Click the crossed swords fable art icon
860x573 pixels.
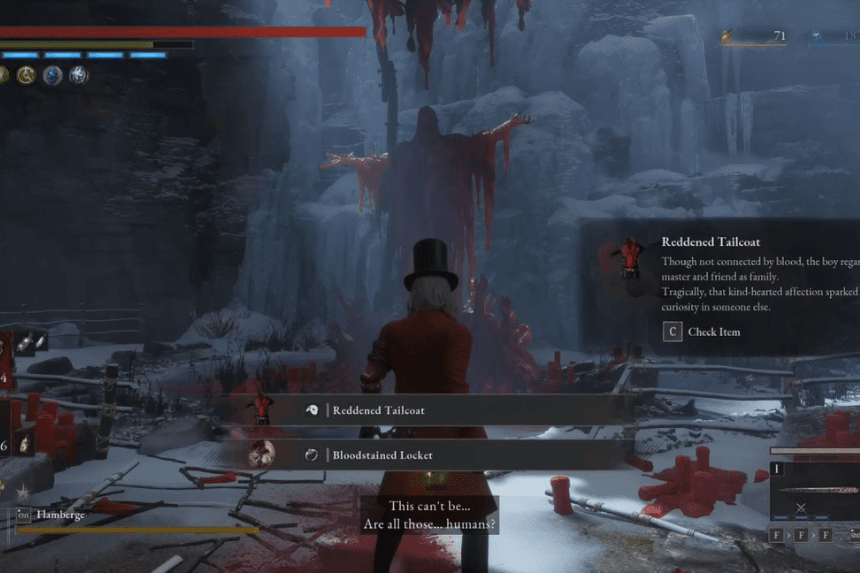pyautogui.click(x=800, y=509)
